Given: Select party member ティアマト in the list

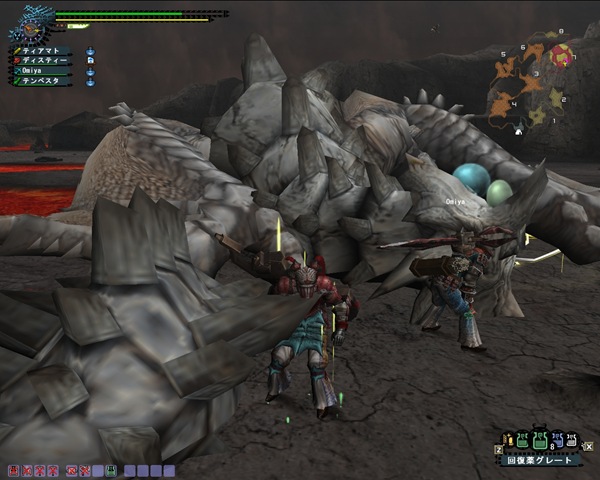Looking at the screenshot, I should point(40,50).
